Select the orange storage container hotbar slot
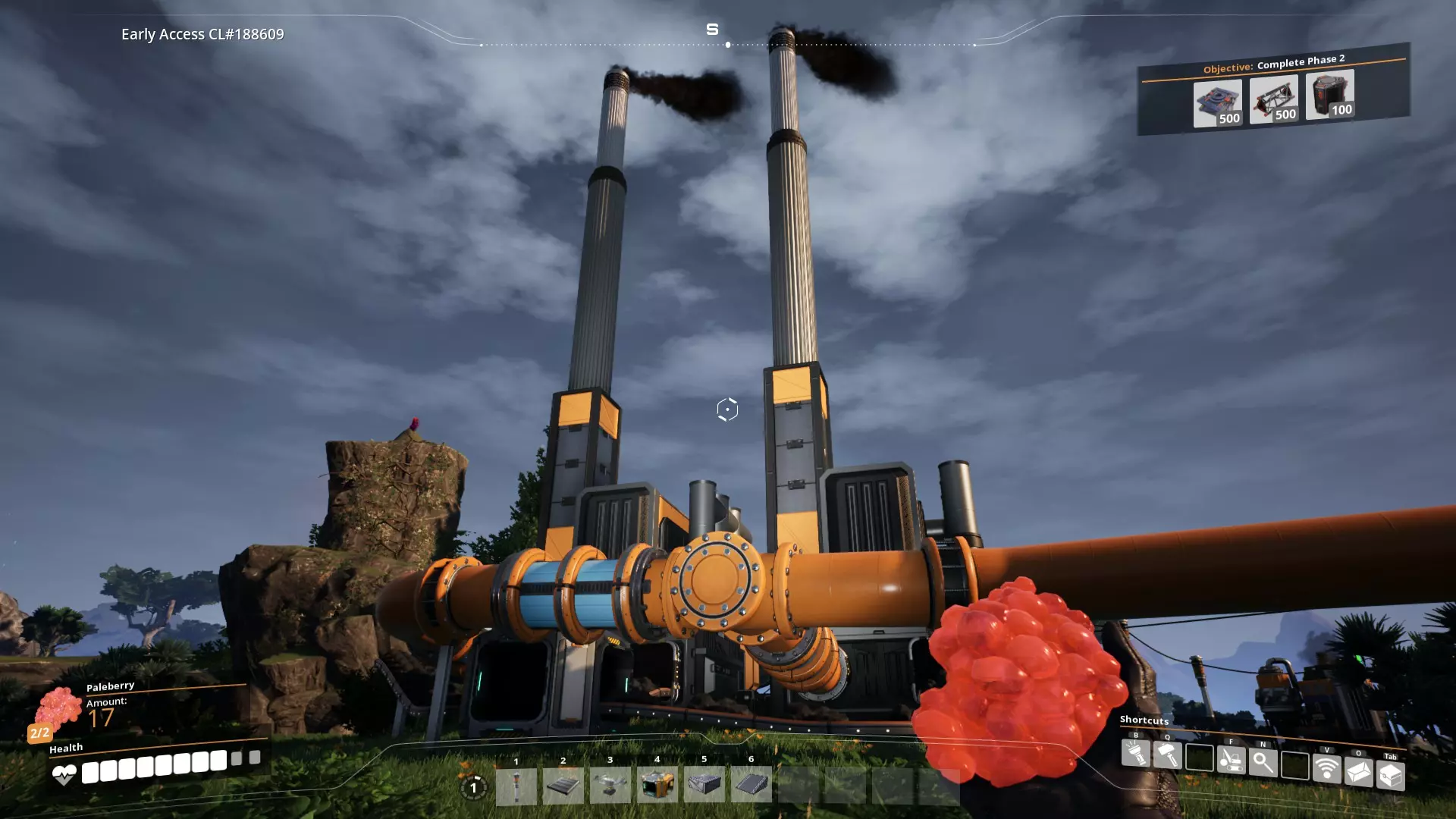The height and width of the screenshot is (819, 1456). (x=657, y=785)
